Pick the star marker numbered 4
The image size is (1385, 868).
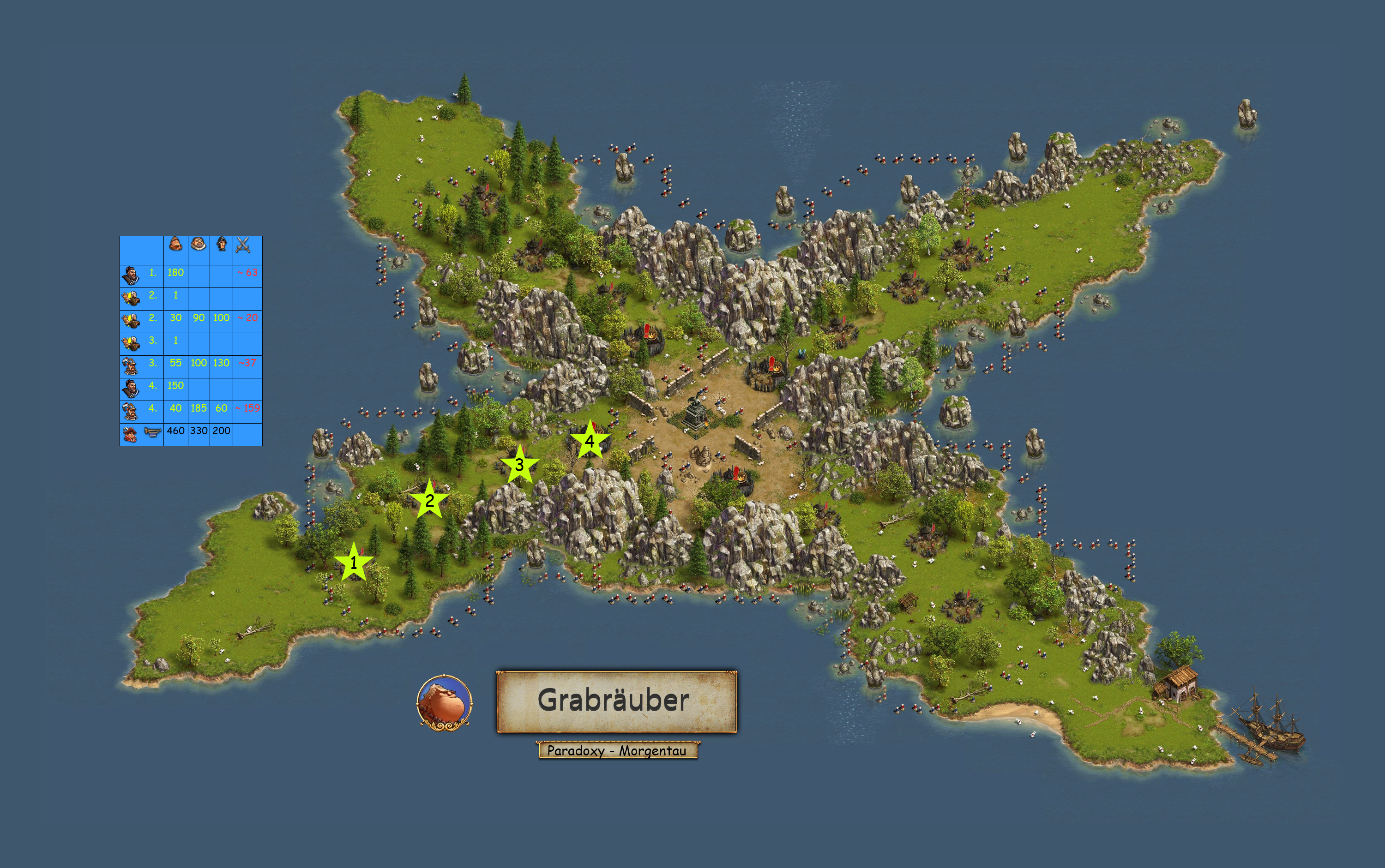click(589, 441)
